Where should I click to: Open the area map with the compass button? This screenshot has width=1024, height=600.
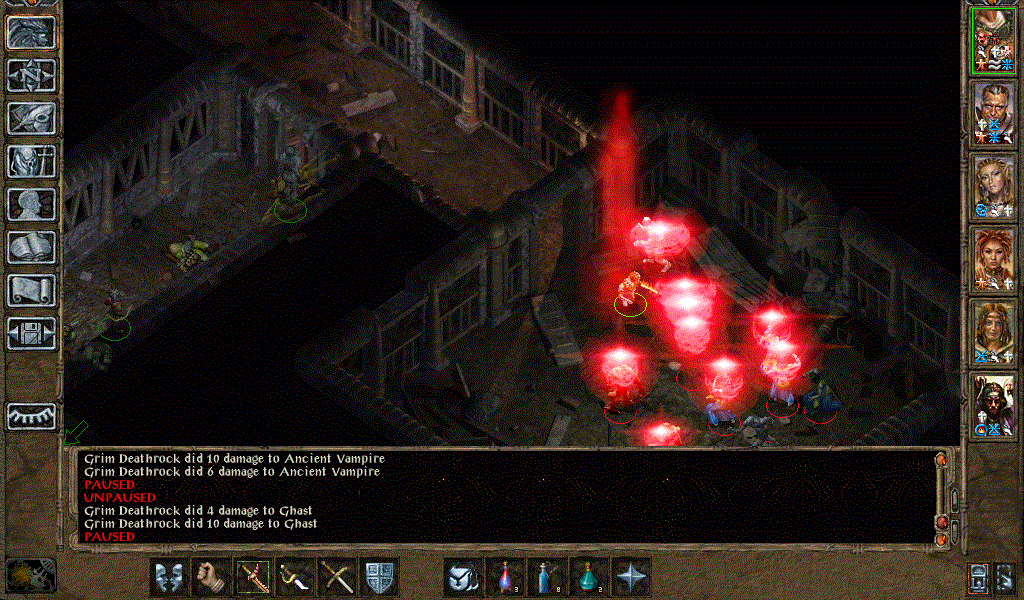[x=32, y=75]
